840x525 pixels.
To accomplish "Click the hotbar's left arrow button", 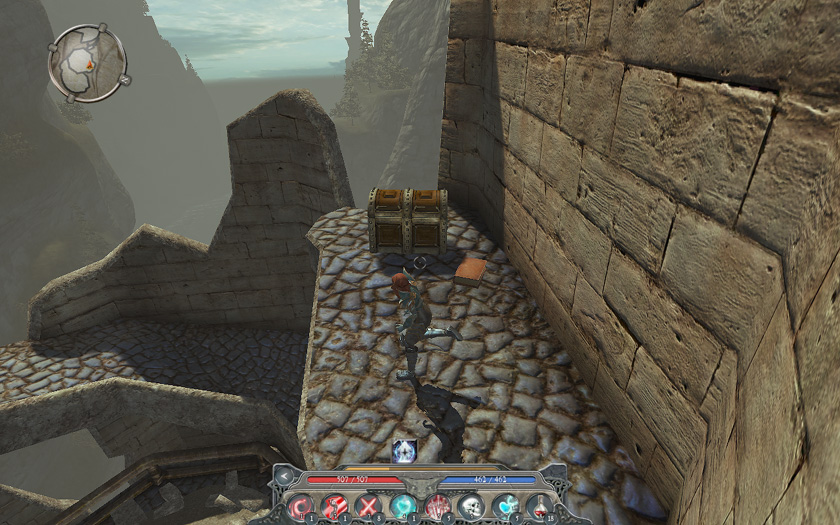I will click(284, 478).
